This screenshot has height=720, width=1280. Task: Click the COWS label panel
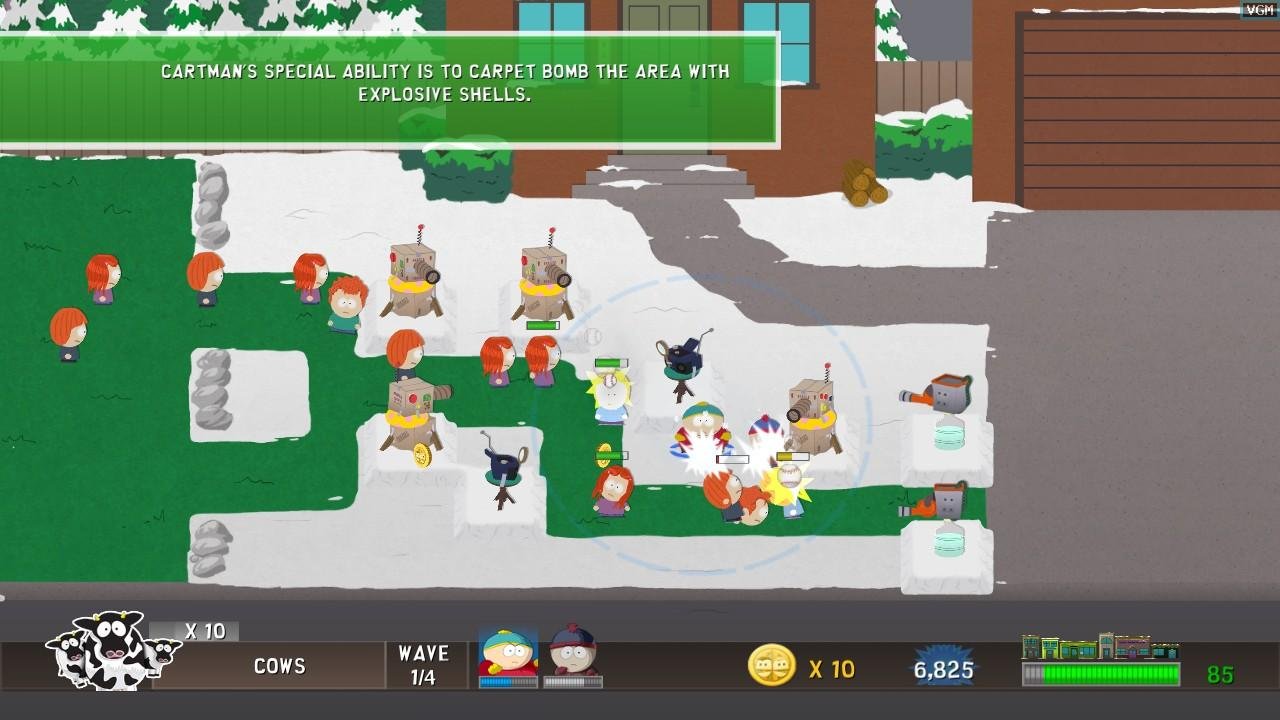(x=280, y=666)
